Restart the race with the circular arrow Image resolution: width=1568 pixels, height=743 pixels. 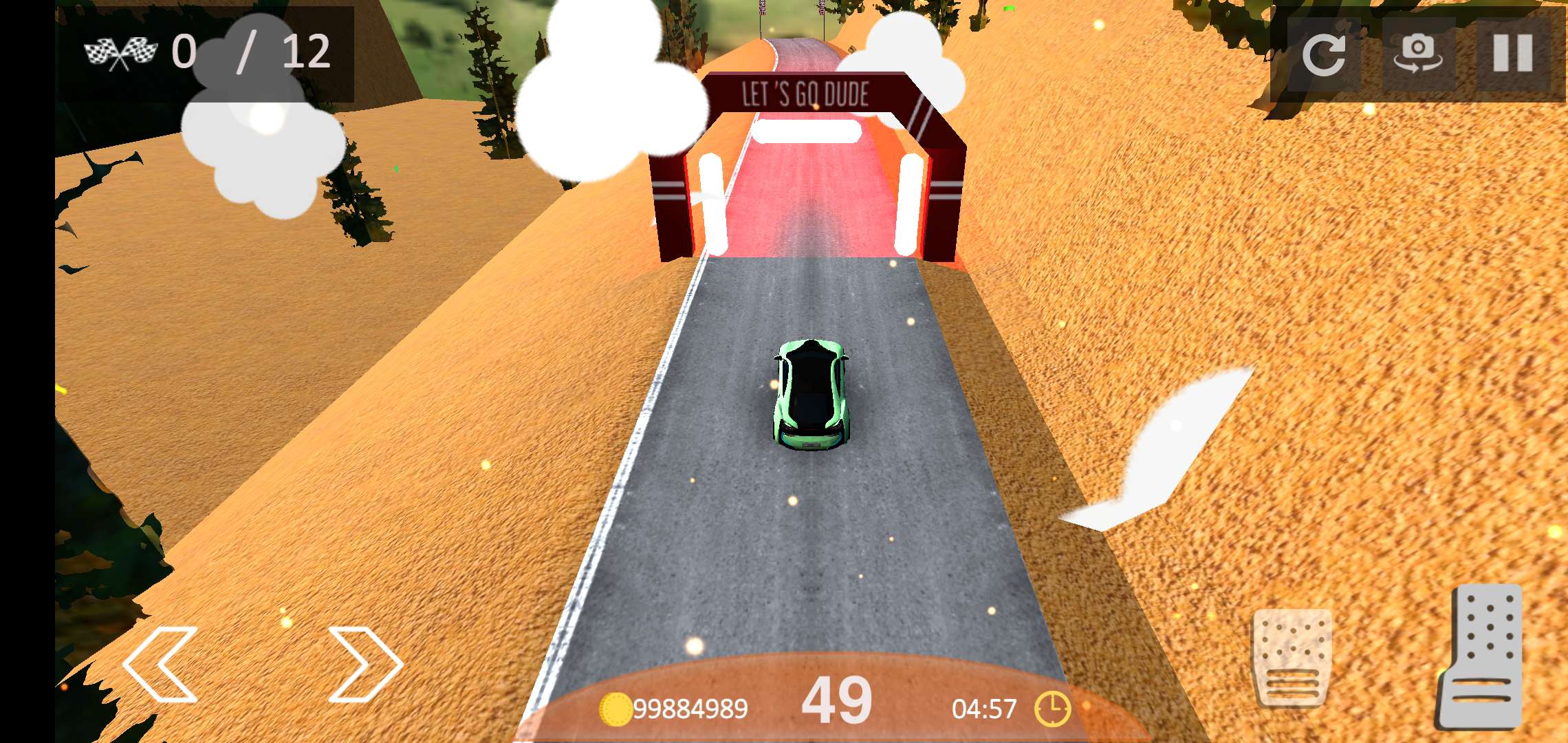point(1323,54)
